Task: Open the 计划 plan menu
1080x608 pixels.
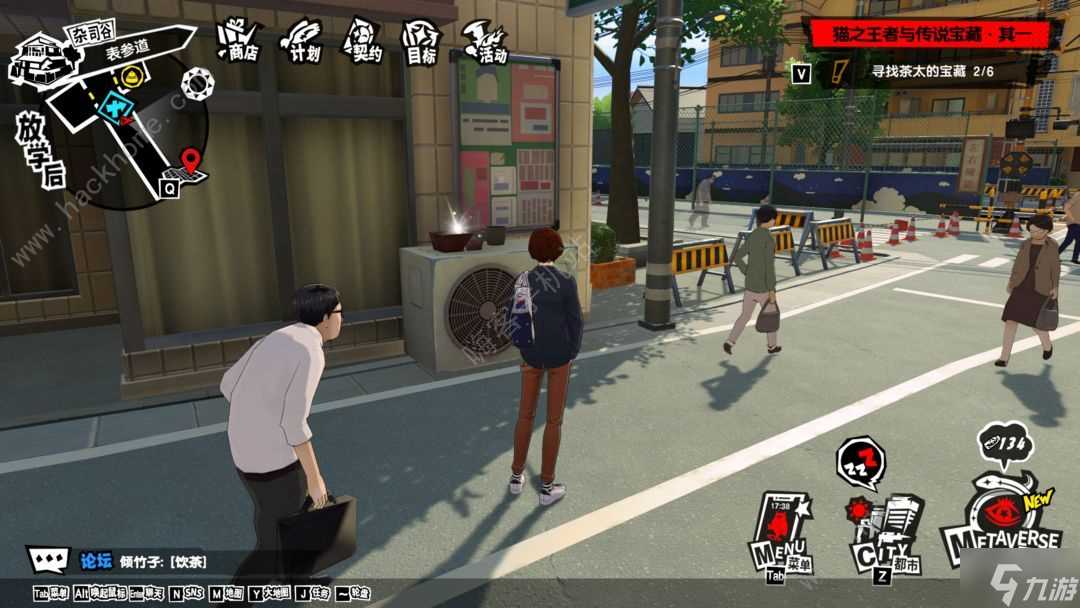Action: click(x=302, y=40)
